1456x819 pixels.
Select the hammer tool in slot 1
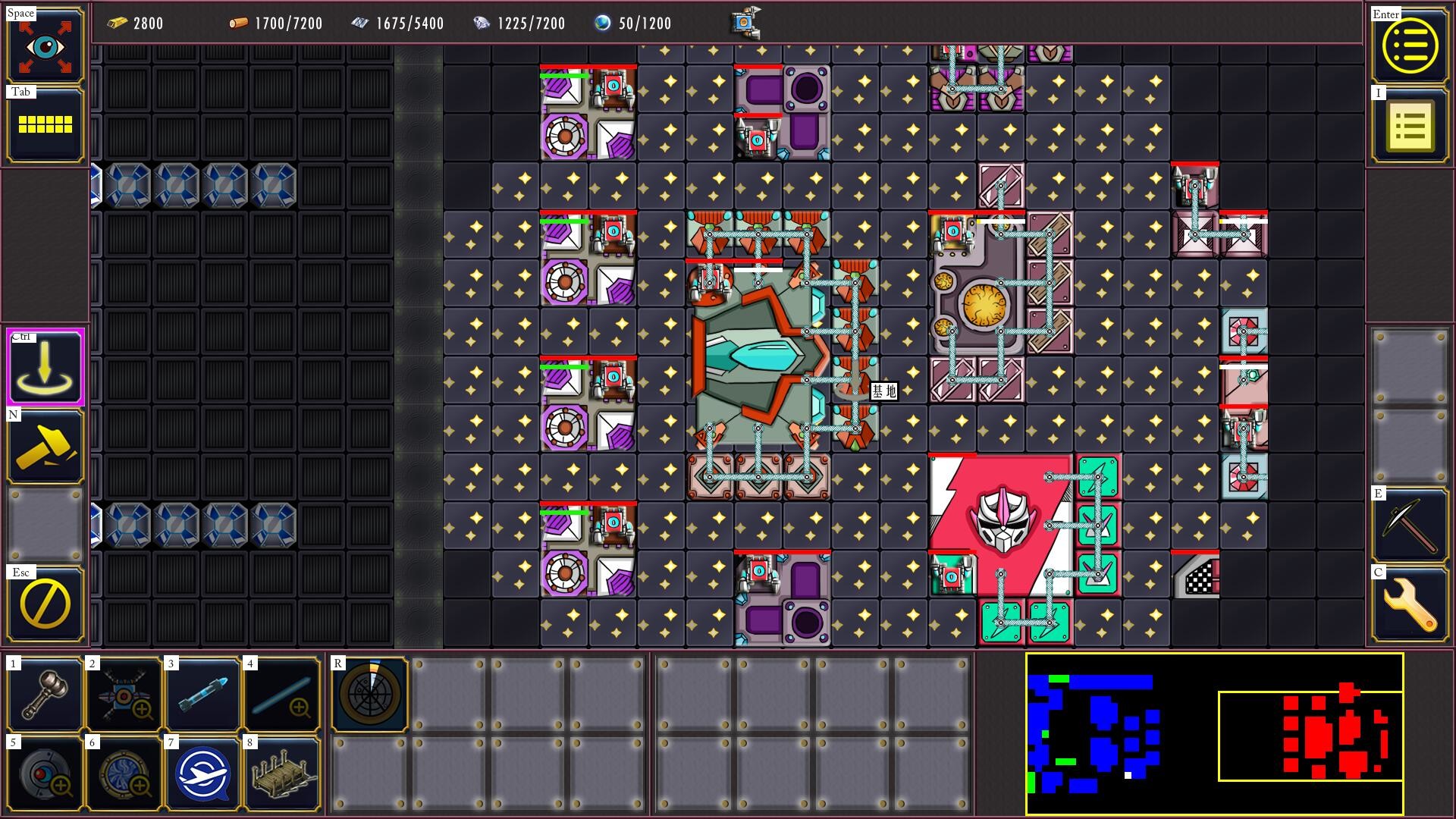(x=45, y=694)
